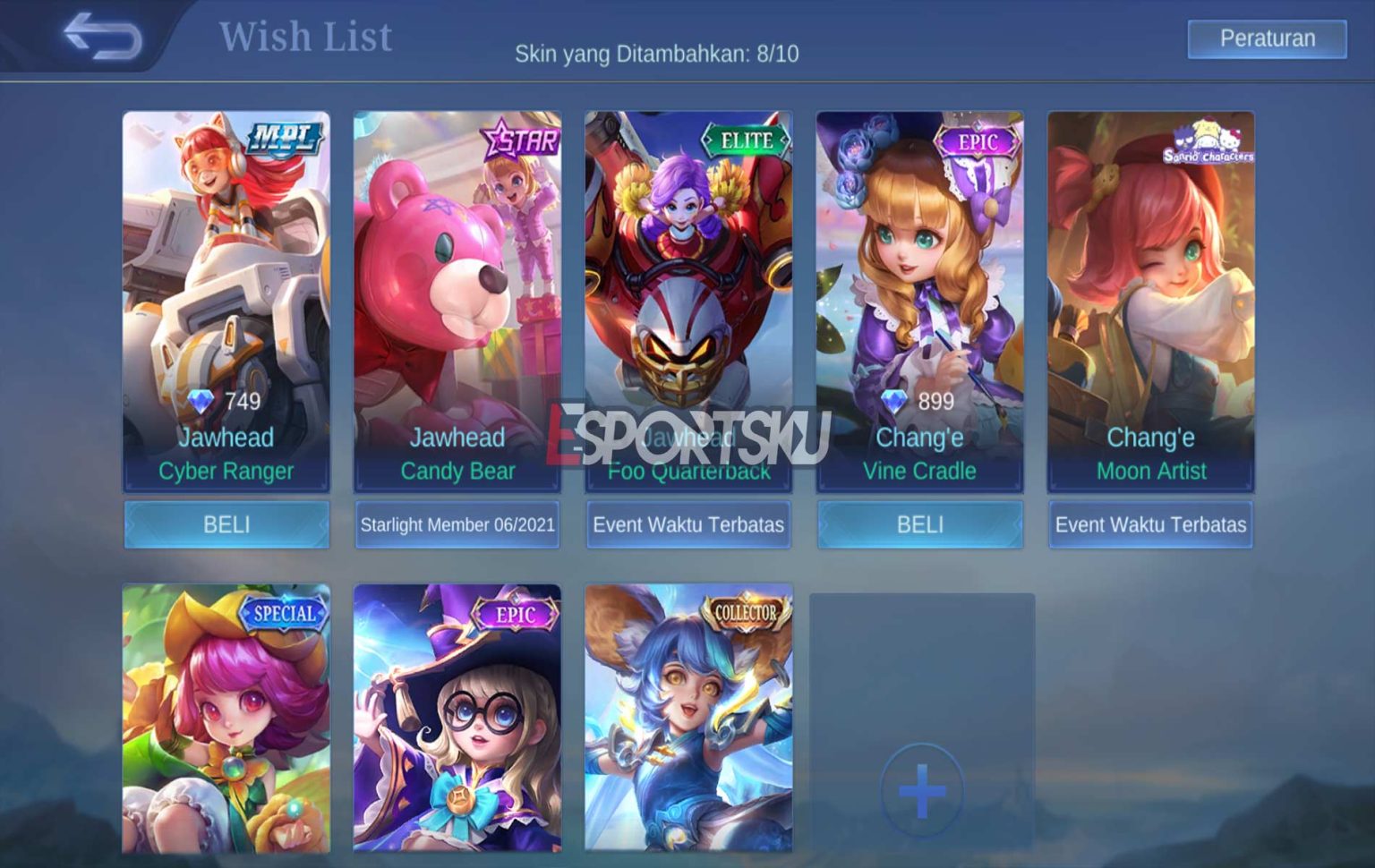Viewport: 1375px width, 868px height.
Task: Select the witch-hat EPIC skin thumbnail
Action: click(457, 725)
